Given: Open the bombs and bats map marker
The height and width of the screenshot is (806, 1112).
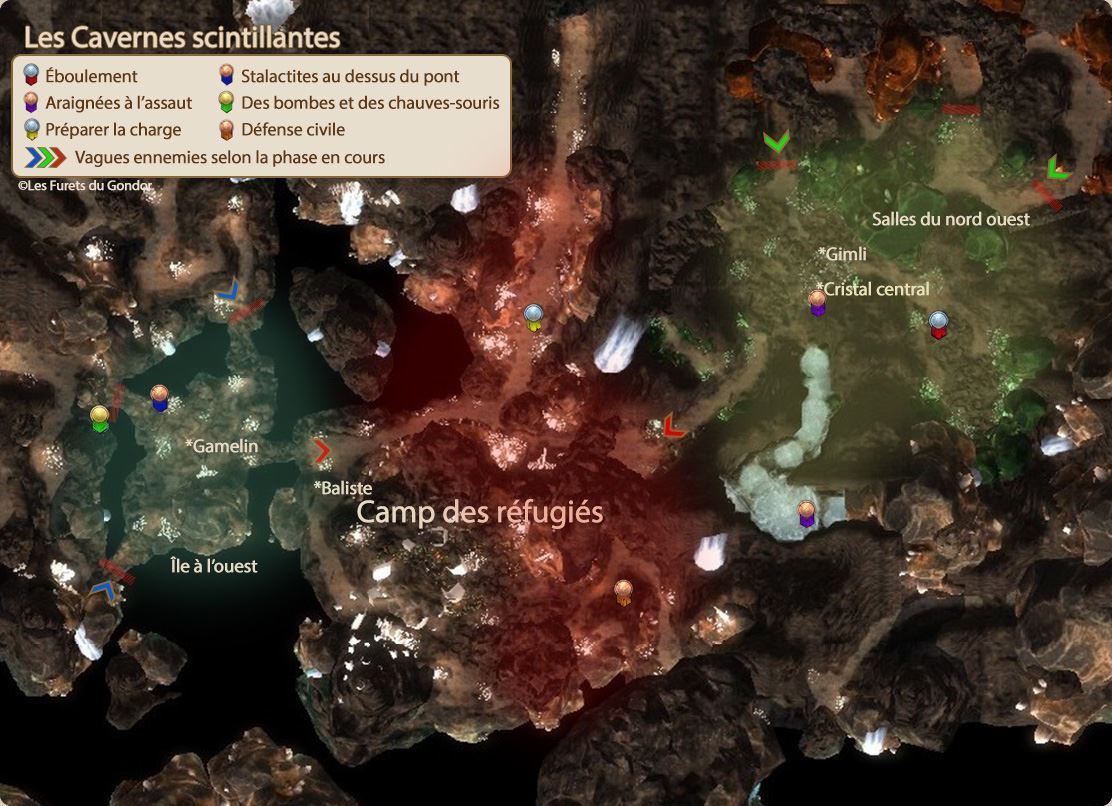Looking at the screenshot, I should [99, 418].
